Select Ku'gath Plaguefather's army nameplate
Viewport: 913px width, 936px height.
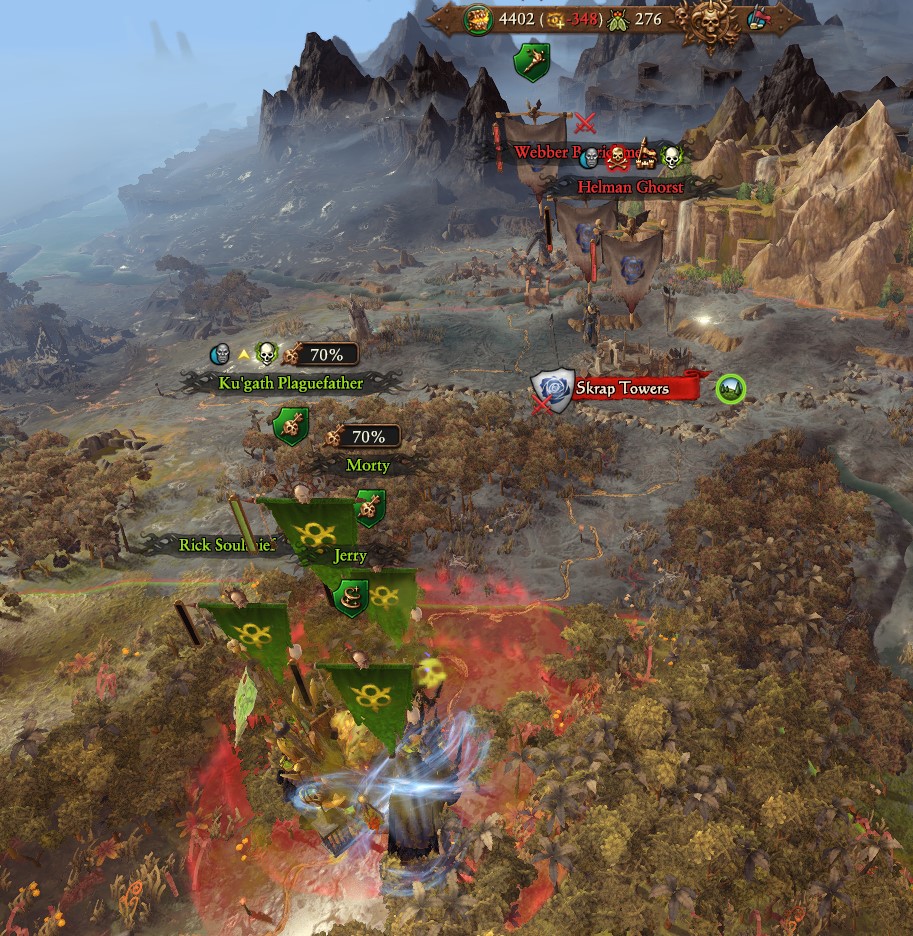tap(290, 382)
